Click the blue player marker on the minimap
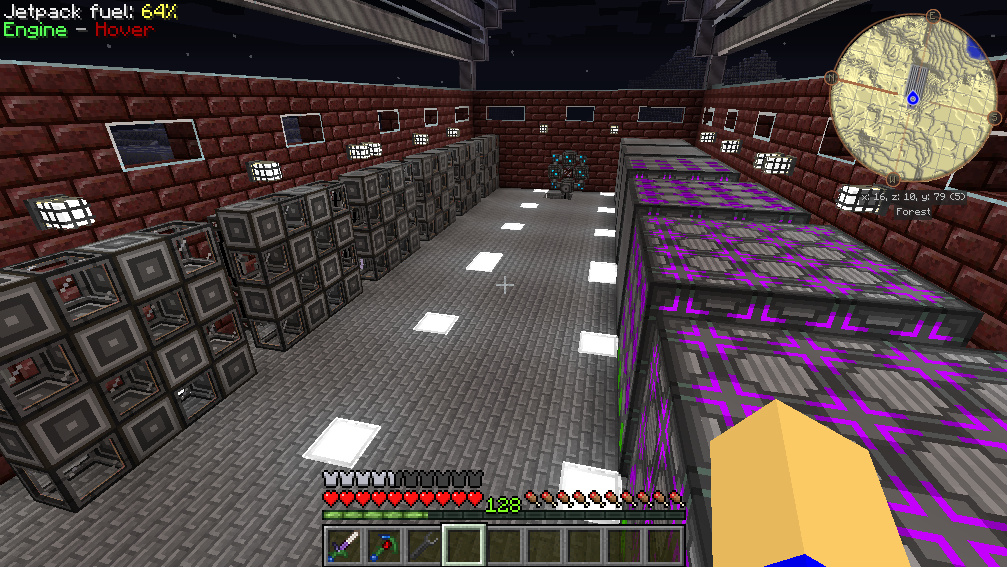 [x=912, y=98]
